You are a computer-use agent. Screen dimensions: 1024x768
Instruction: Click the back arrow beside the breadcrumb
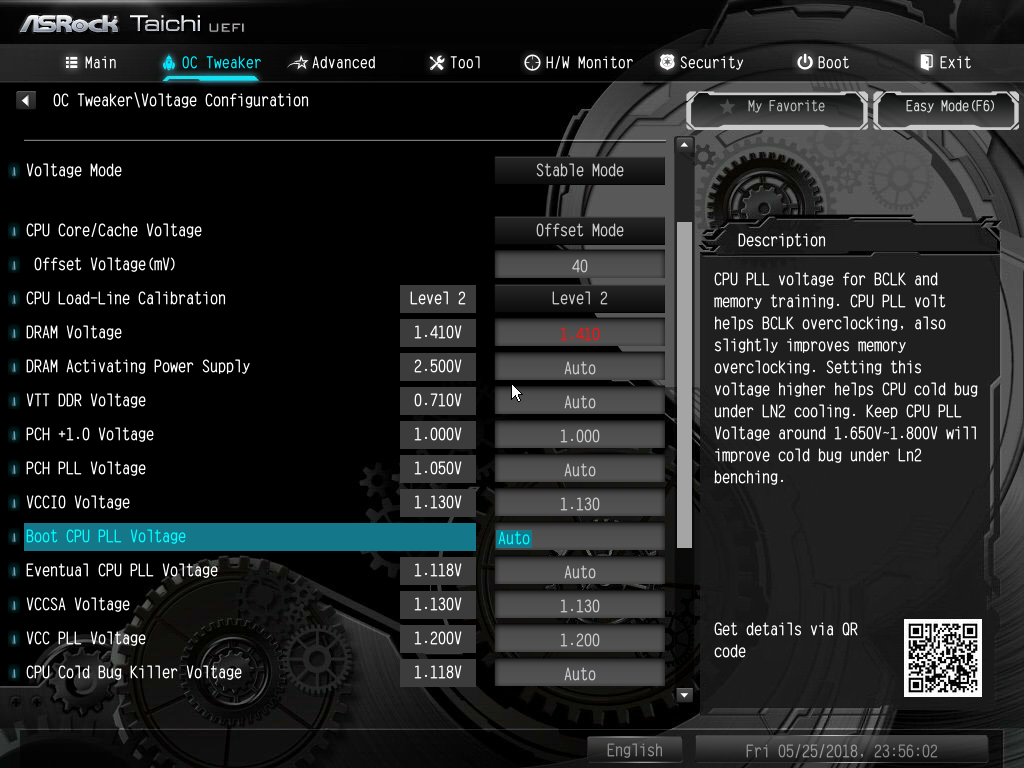(x=26, y=100)
